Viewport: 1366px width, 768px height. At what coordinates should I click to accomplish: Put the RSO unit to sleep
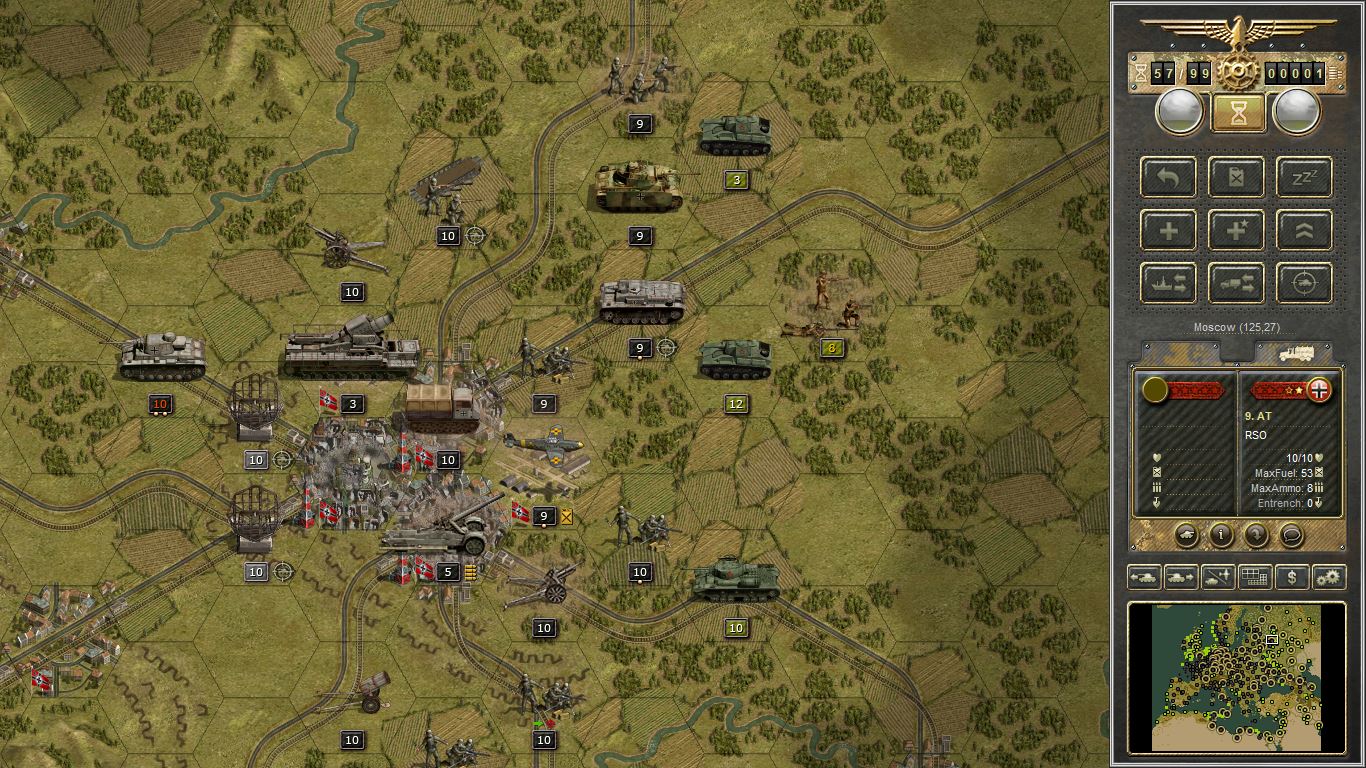click(1304, 178)
